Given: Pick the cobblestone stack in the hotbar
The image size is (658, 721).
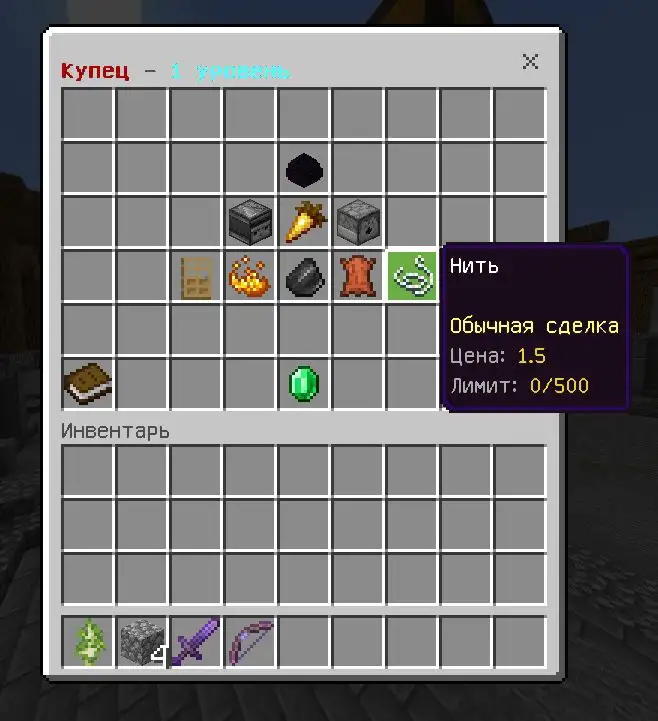Looking at the screenshot, I should [142, 642].
